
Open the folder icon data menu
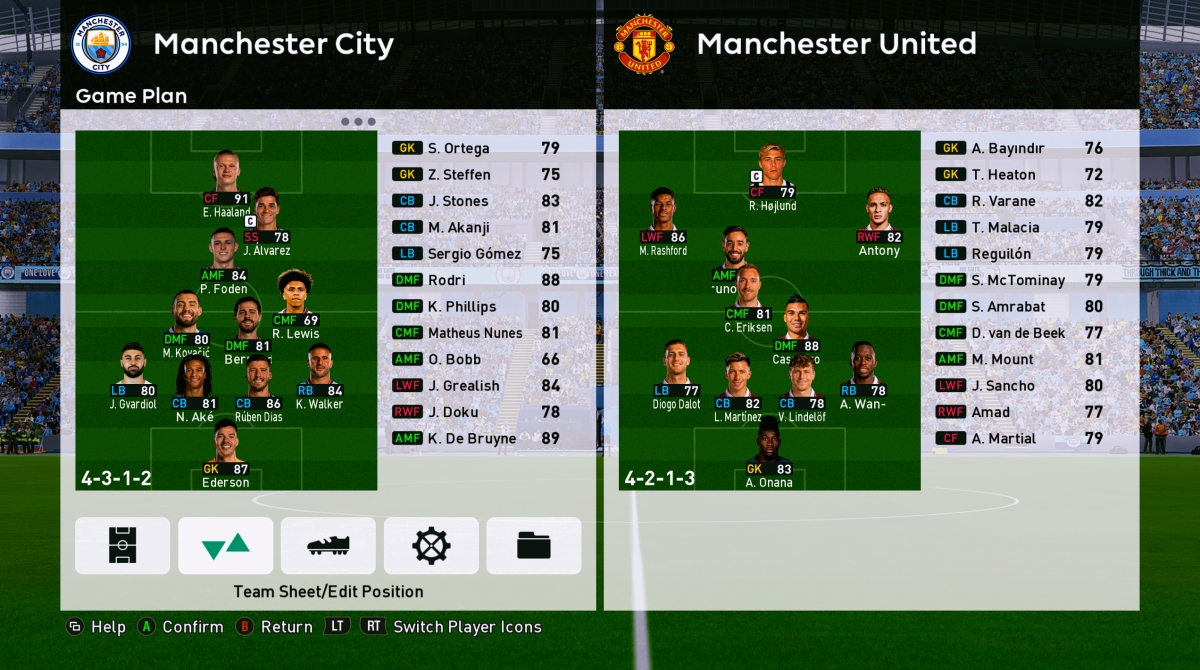(534, 545)
